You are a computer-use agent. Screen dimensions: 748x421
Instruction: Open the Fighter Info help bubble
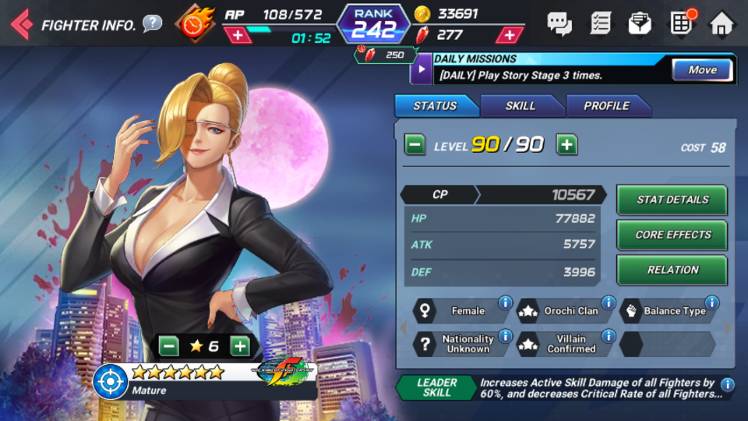pos(152,23)
